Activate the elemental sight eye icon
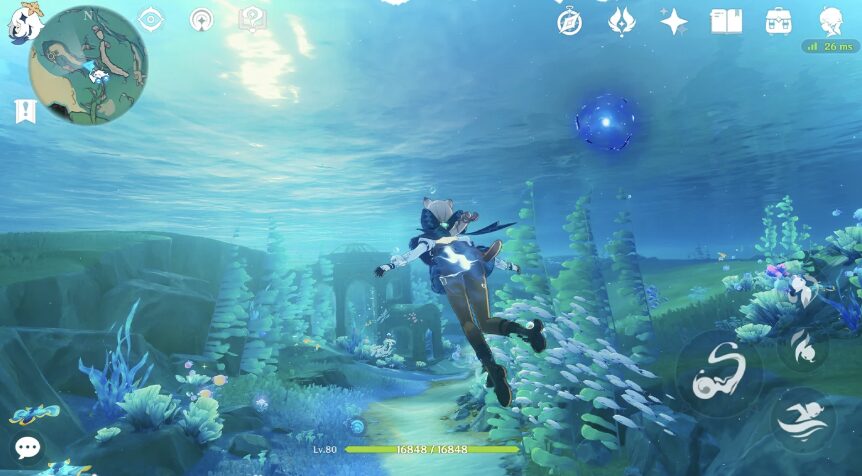This screenshot has height=476, width=862. [151, 19]
